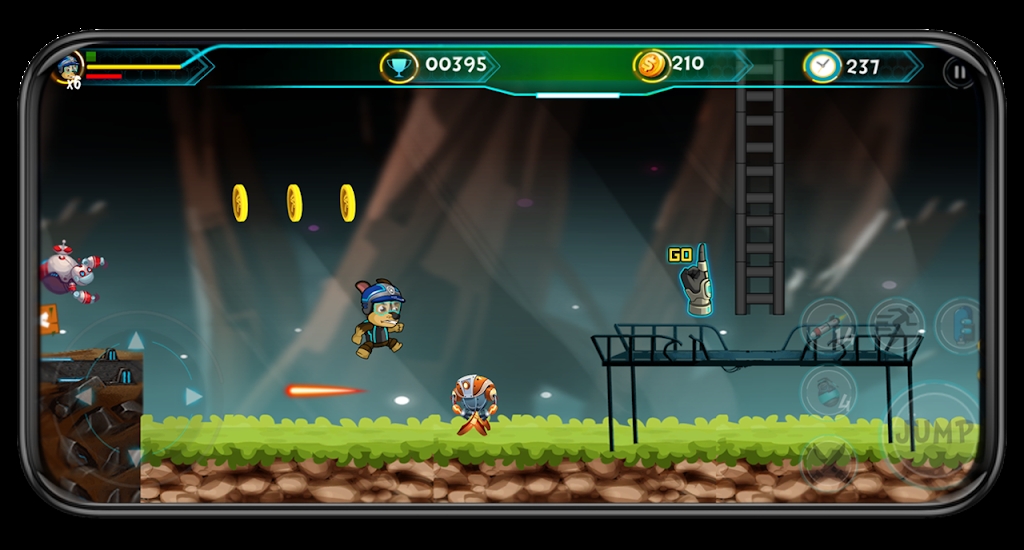Tap the crossed swords melee attack button
This screenshot has height=550, width=1024.
coord(828,460)
